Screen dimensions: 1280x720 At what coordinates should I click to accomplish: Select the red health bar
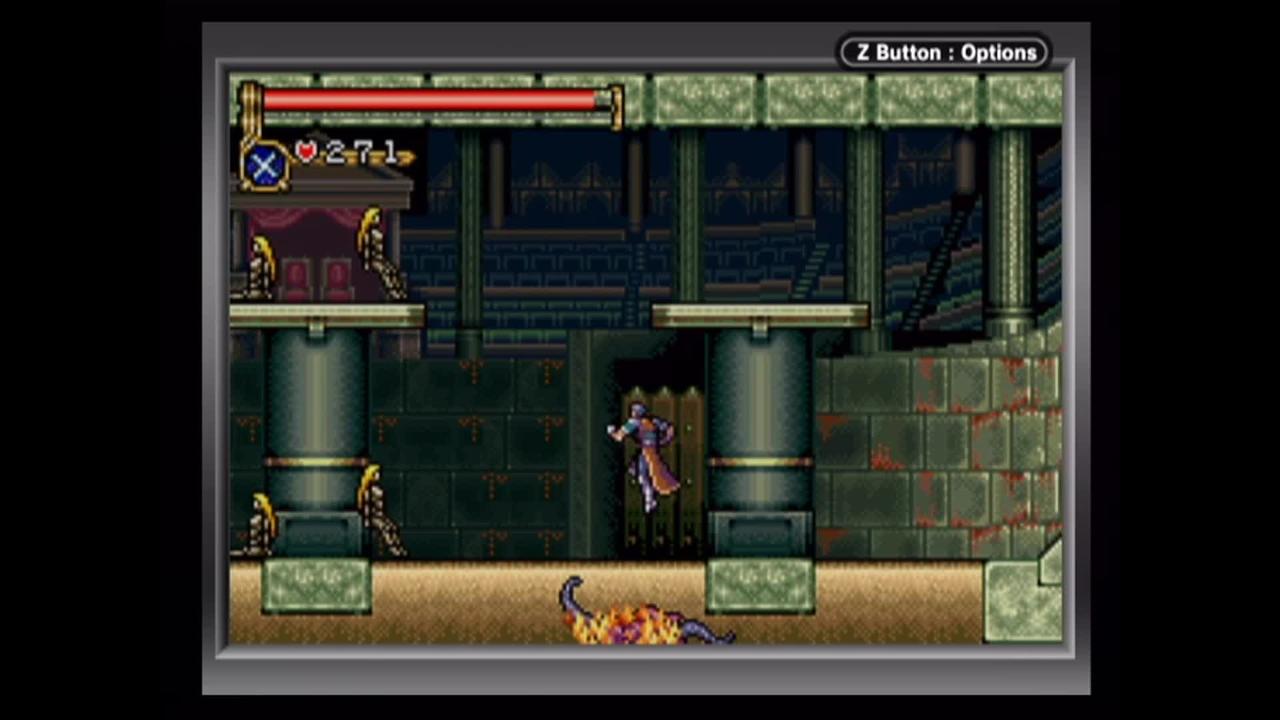pyautogui.click(x=430, y=100)
